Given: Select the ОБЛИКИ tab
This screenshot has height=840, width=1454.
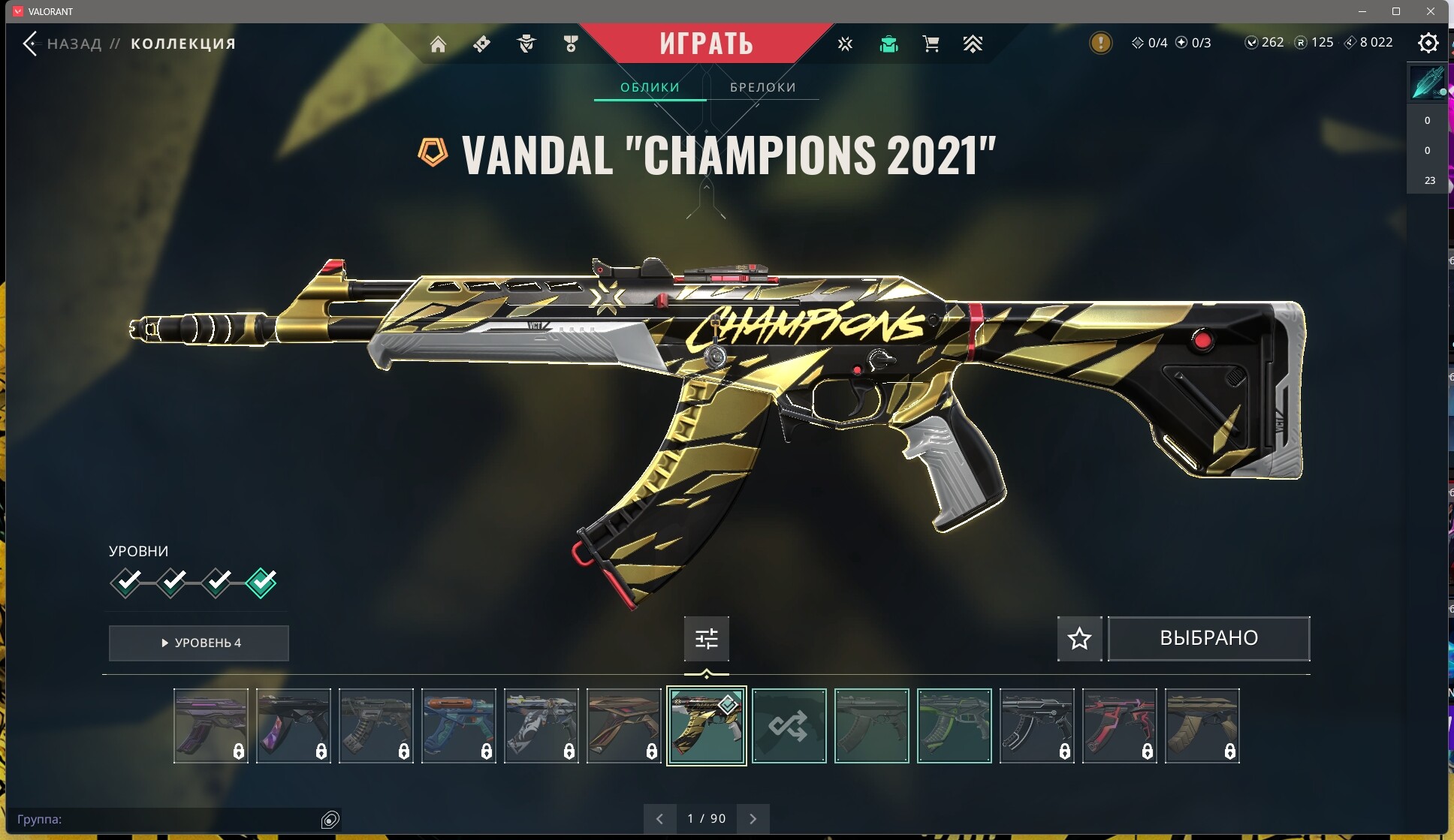Looking at the screenshot, I should pyautogui.click(x=650, y=87).
